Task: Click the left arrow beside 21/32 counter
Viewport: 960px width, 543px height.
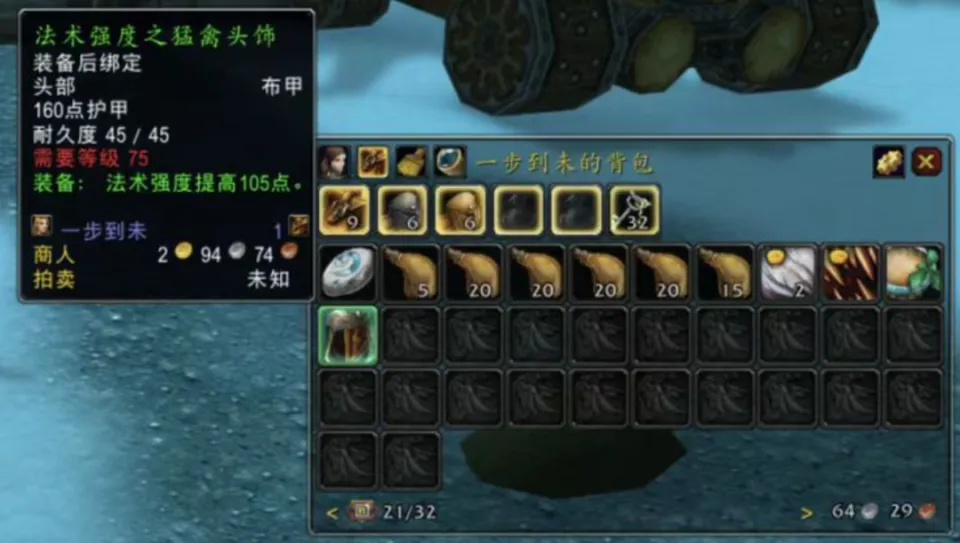Action: 333,513
